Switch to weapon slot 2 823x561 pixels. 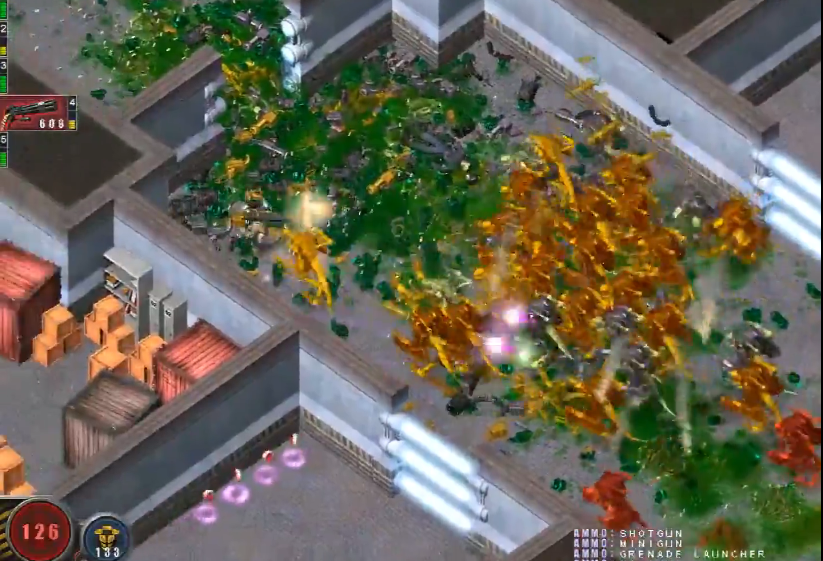pos(3,38)
